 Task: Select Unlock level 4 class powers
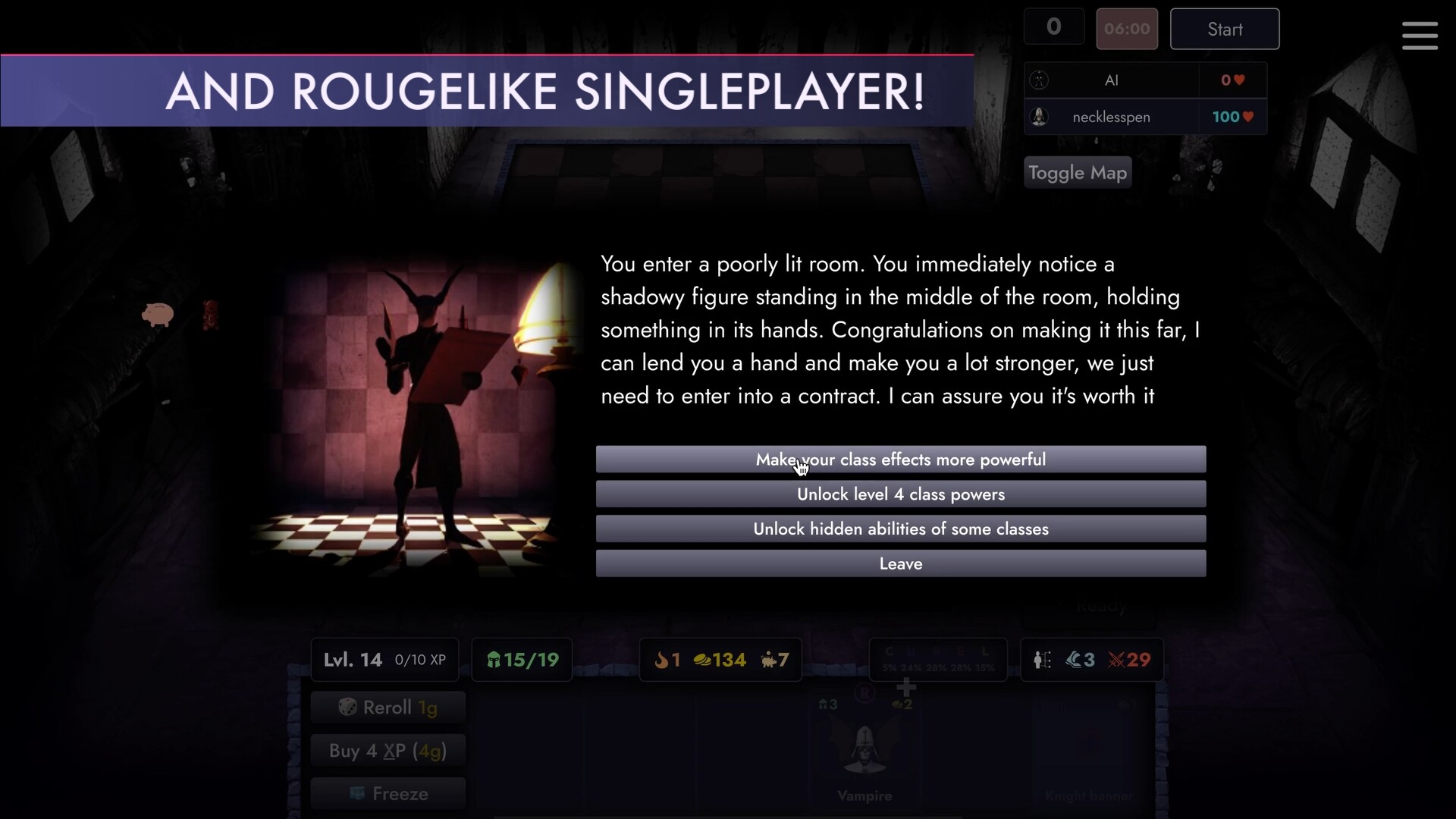tap(901, 494)
